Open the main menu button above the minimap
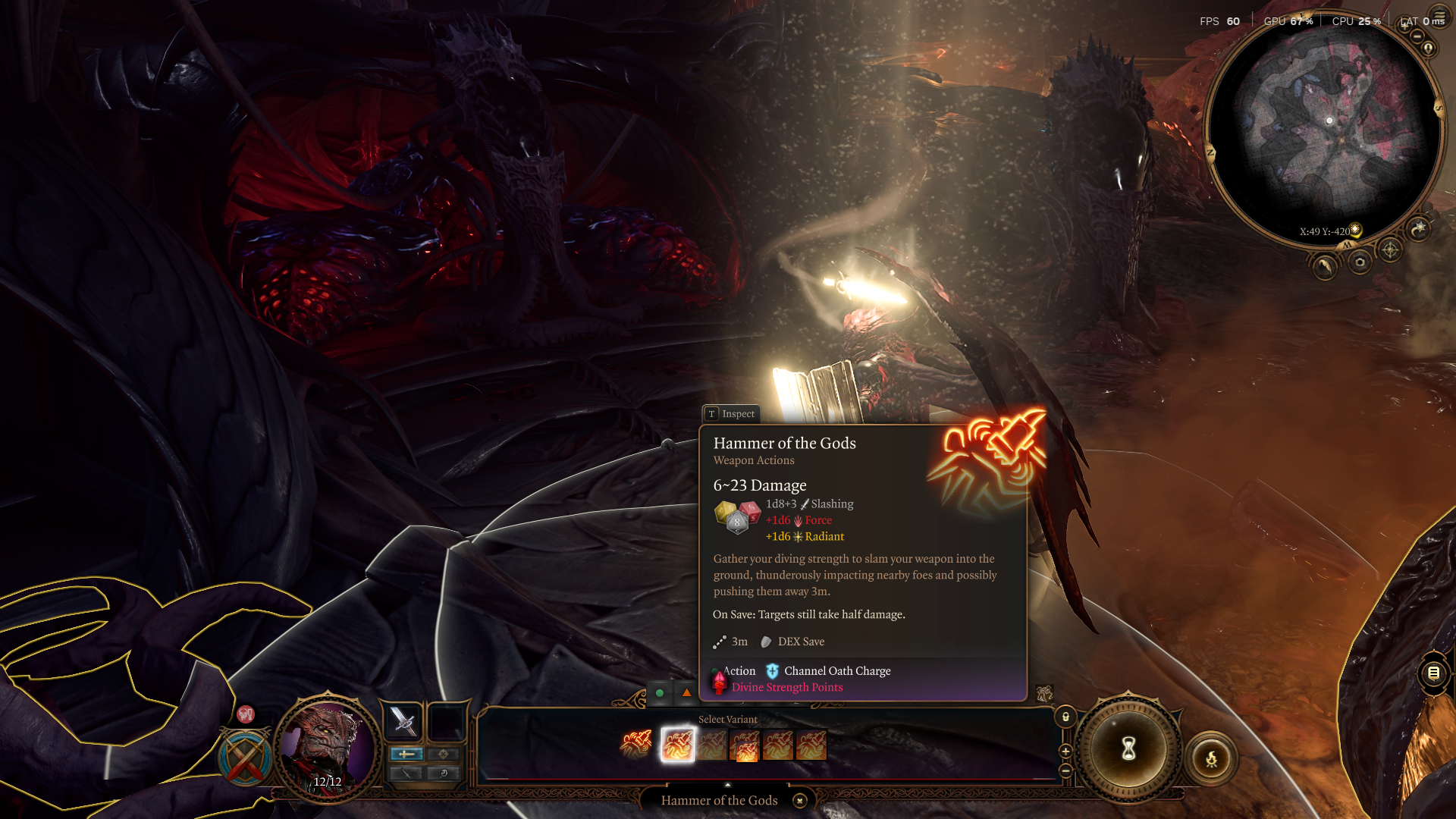The height and width of the screenshot is (819, 1456). coord(1439,16)
